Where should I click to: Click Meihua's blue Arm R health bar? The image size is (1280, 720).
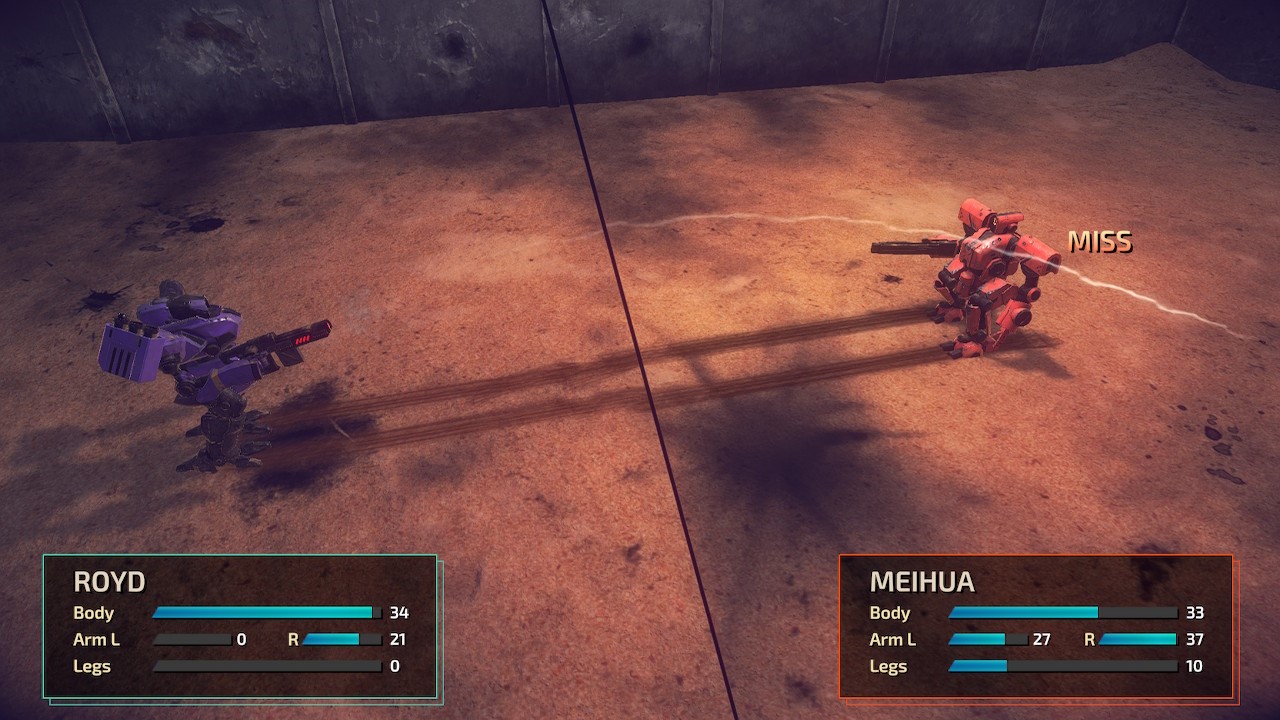click(1135, 639)
